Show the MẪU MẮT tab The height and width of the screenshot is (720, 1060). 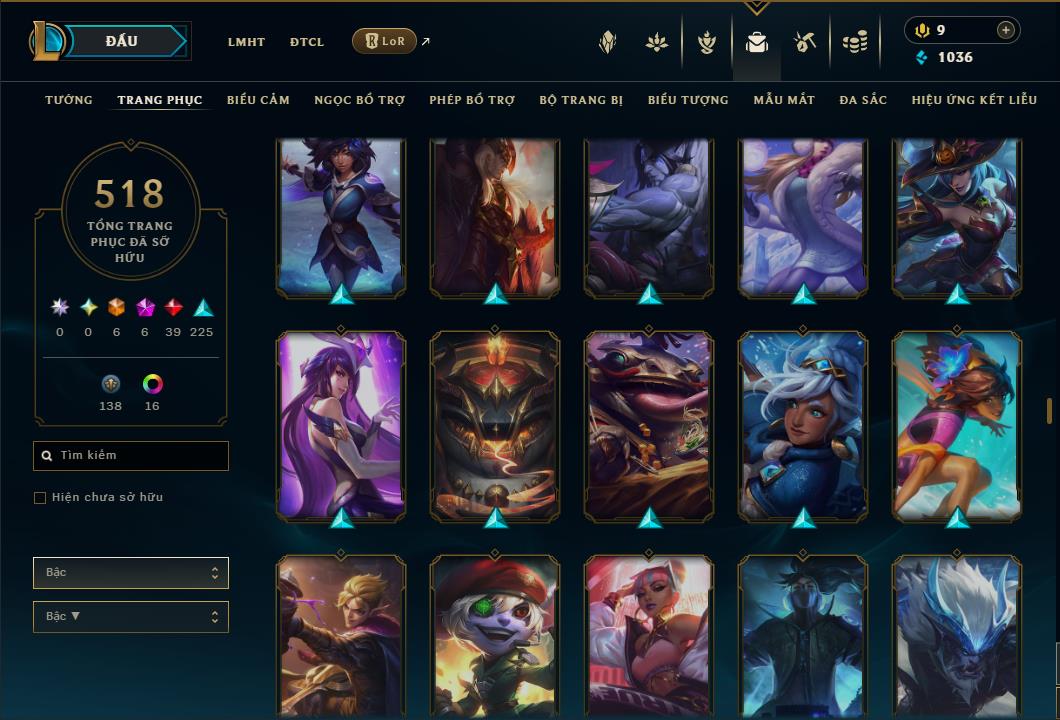click(784, 100)
